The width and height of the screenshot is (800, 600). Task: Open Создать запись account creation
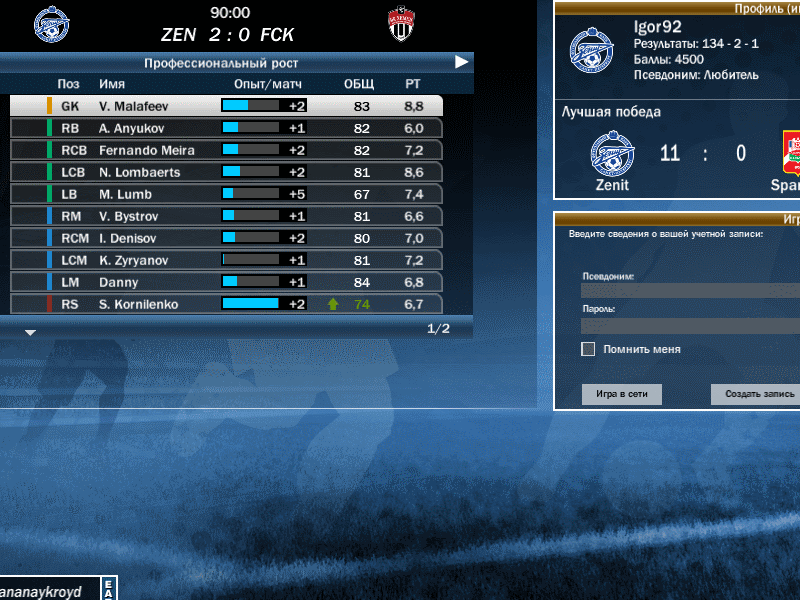tap(757, 394)
